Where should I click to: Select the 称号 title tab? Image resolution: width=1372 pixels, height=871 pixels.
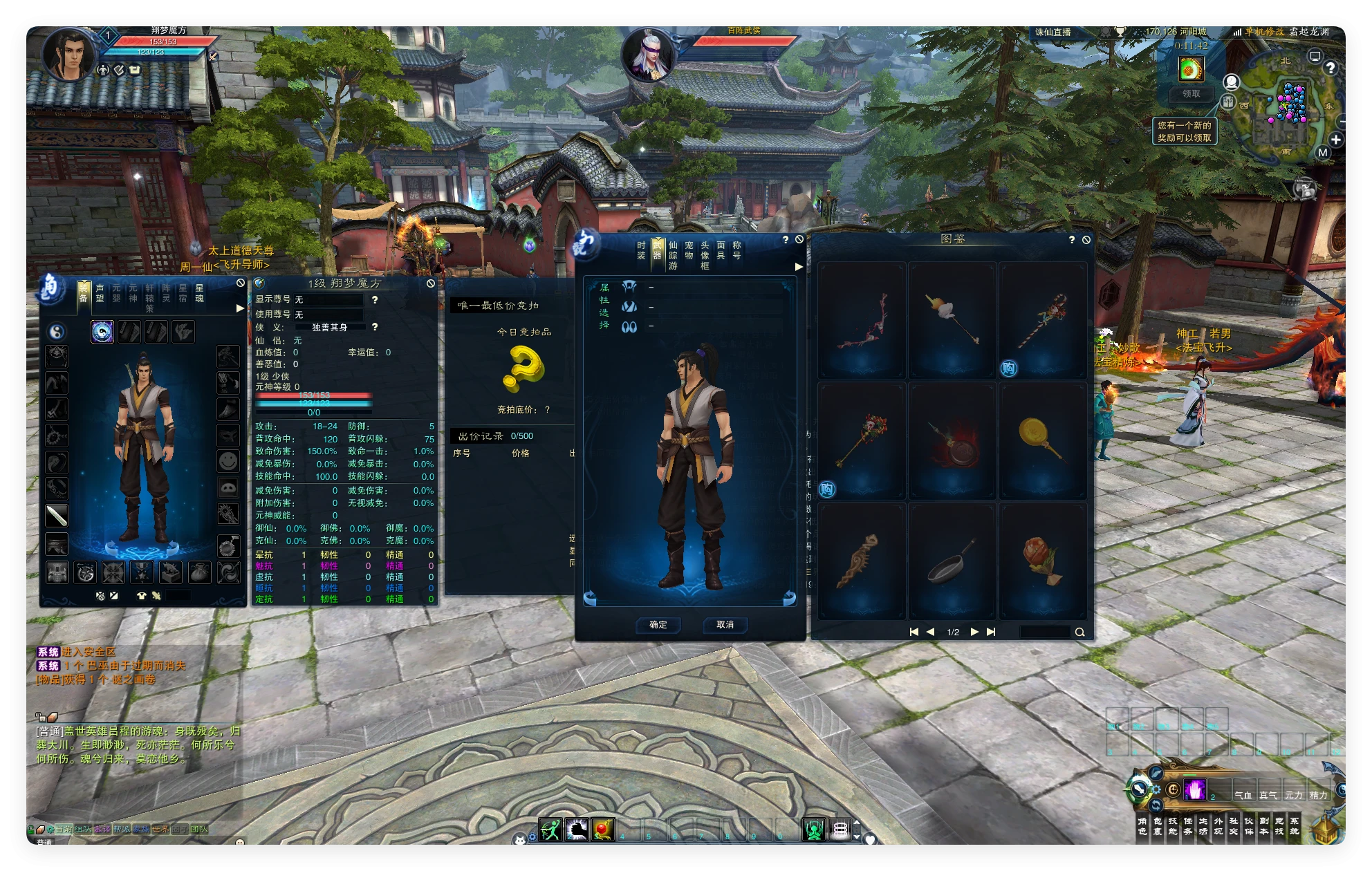736,250
